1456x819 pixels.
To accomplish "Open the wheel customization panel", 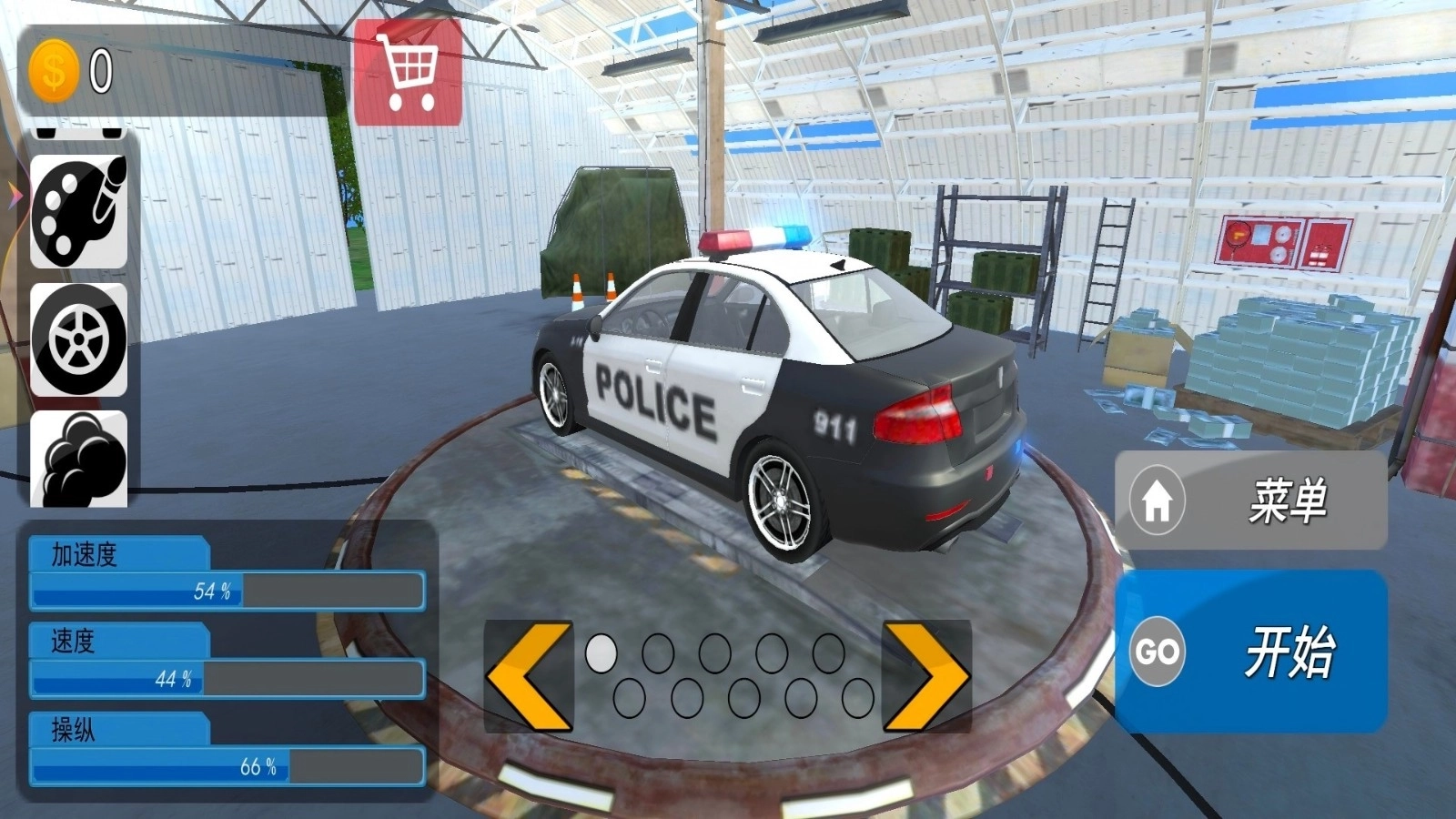I will tap(77, 341).
